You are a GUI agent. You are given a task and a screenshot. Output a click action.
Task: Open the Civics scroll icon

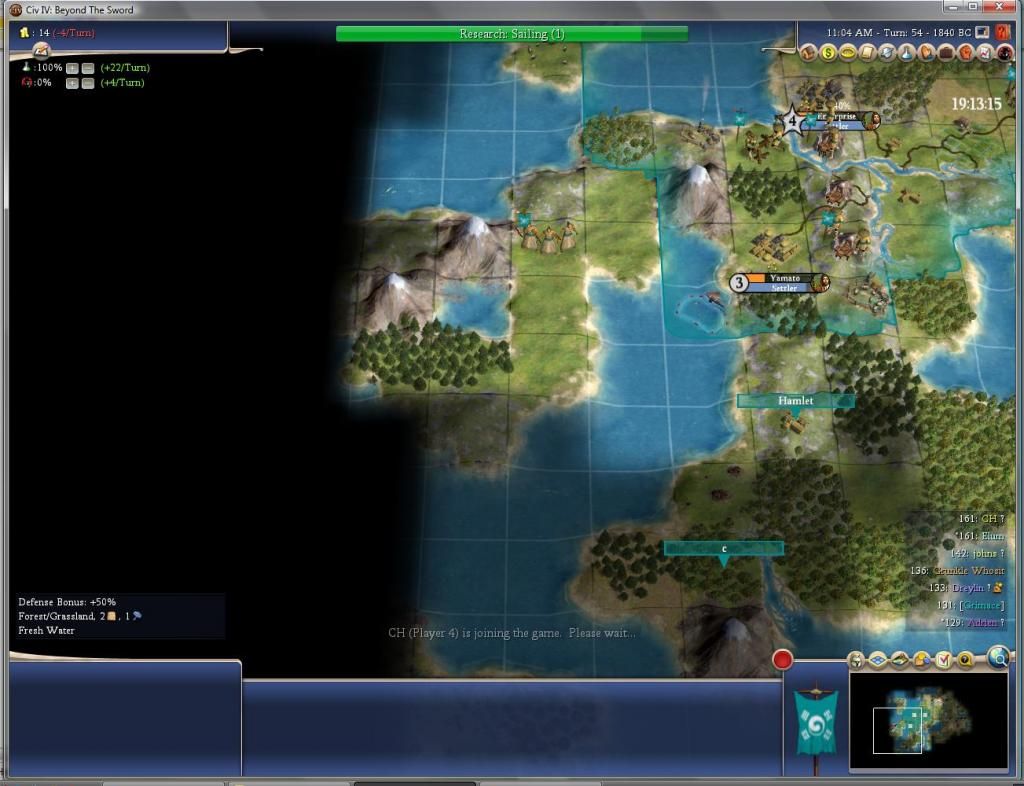click(868, 52)
